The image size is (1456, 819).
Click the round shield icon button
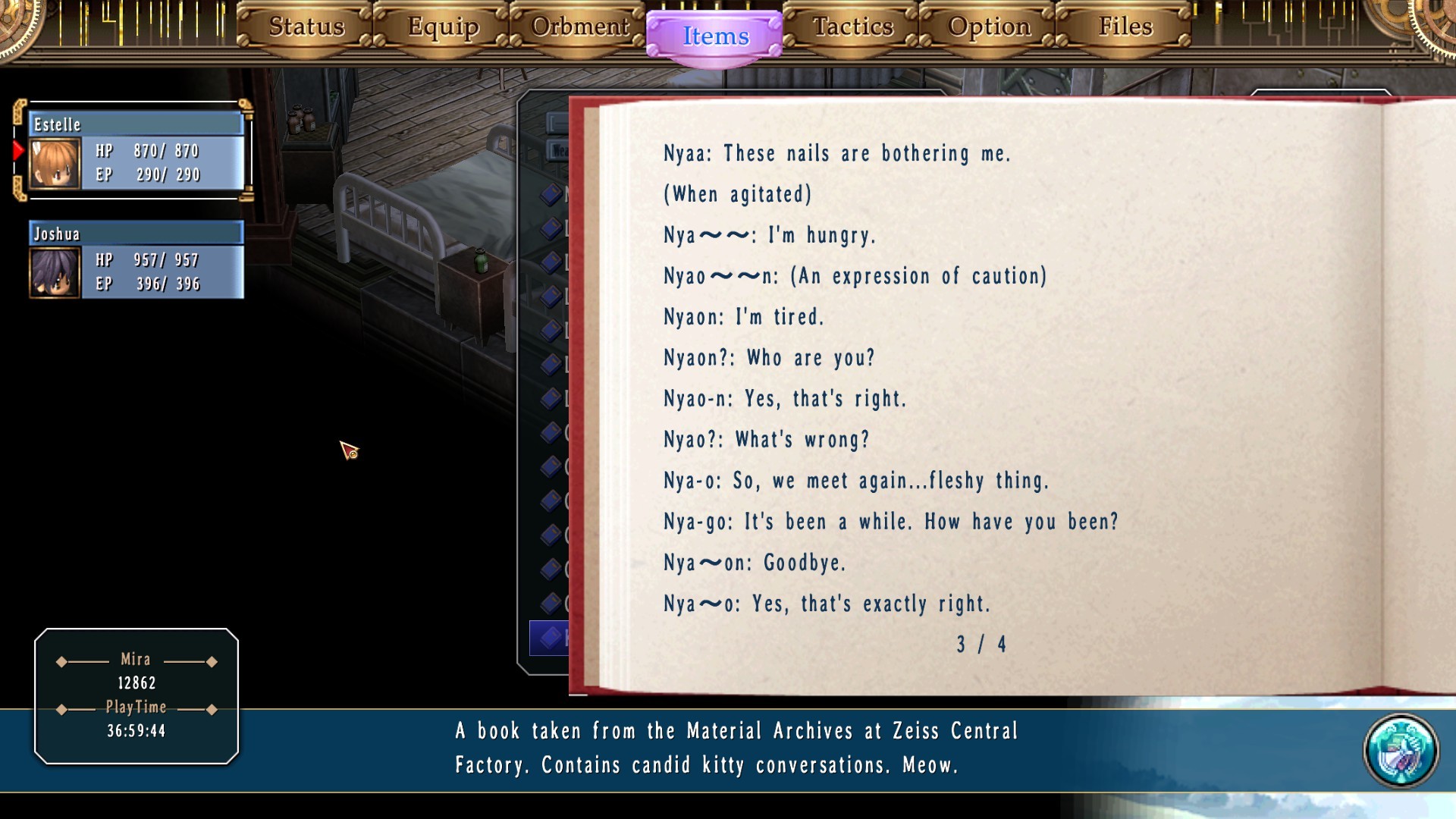coord(1400,751)
